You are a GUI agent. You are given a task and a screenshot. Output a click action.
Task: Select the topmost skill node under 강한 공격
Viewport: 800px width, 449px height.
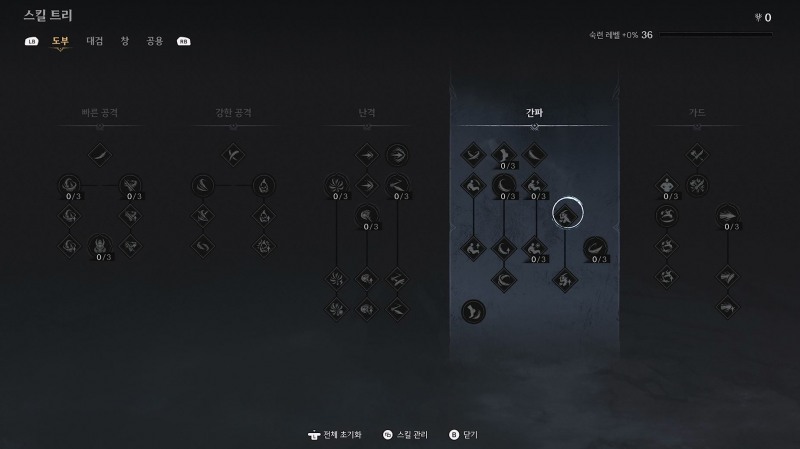click(x=233, y=154)
